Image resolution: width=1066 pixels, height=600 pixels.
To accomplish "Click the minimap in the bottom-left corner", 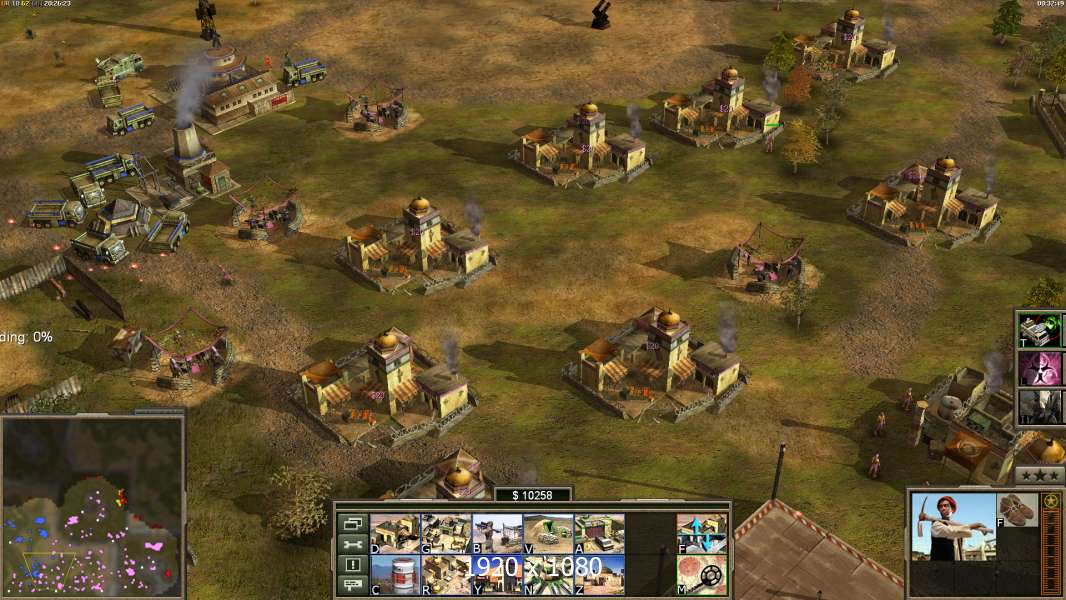I will [92, 506].
